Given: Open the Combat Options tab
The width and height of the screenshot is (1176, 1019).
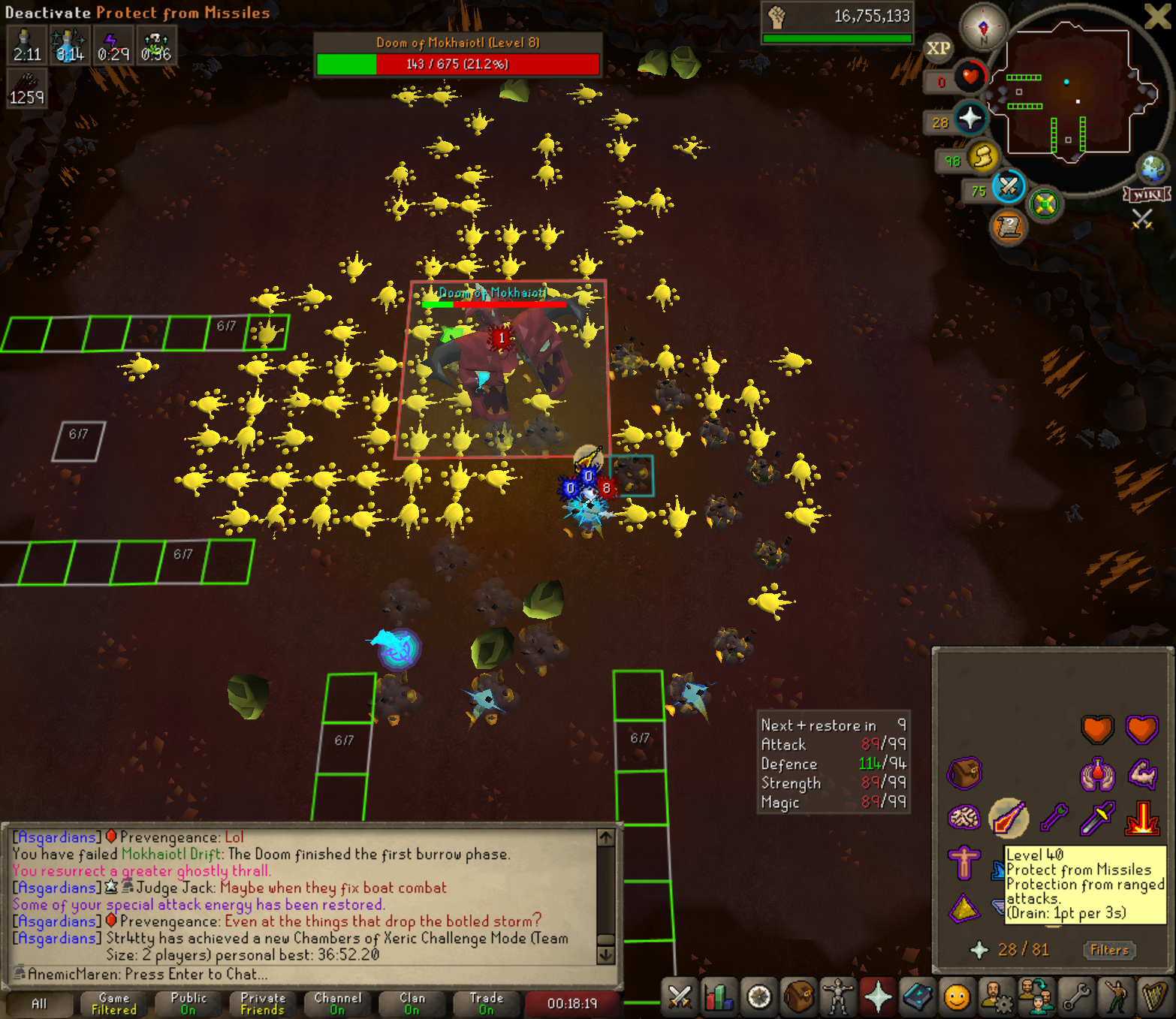Looking at the screenshot, I should point(680,997).
